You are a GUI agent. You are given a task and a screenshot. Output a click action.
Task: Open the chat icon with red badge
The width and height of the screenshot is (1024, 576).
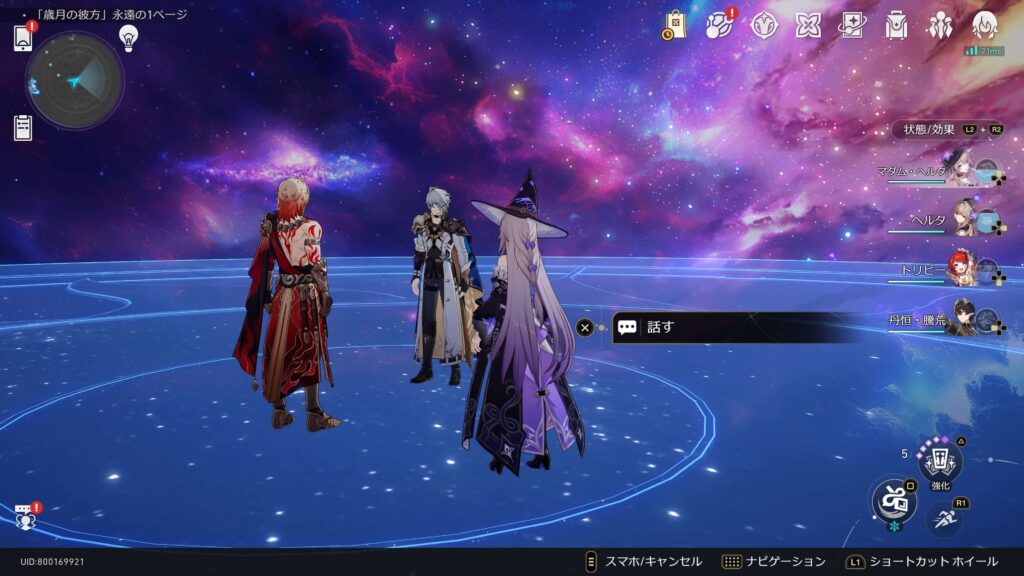(26, 517)
